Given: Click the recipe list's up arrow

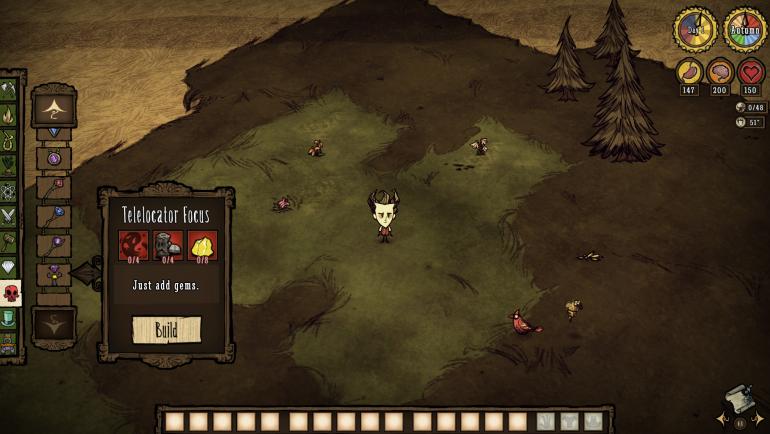Looking at the screenshot, I should (x=54, y=107).
